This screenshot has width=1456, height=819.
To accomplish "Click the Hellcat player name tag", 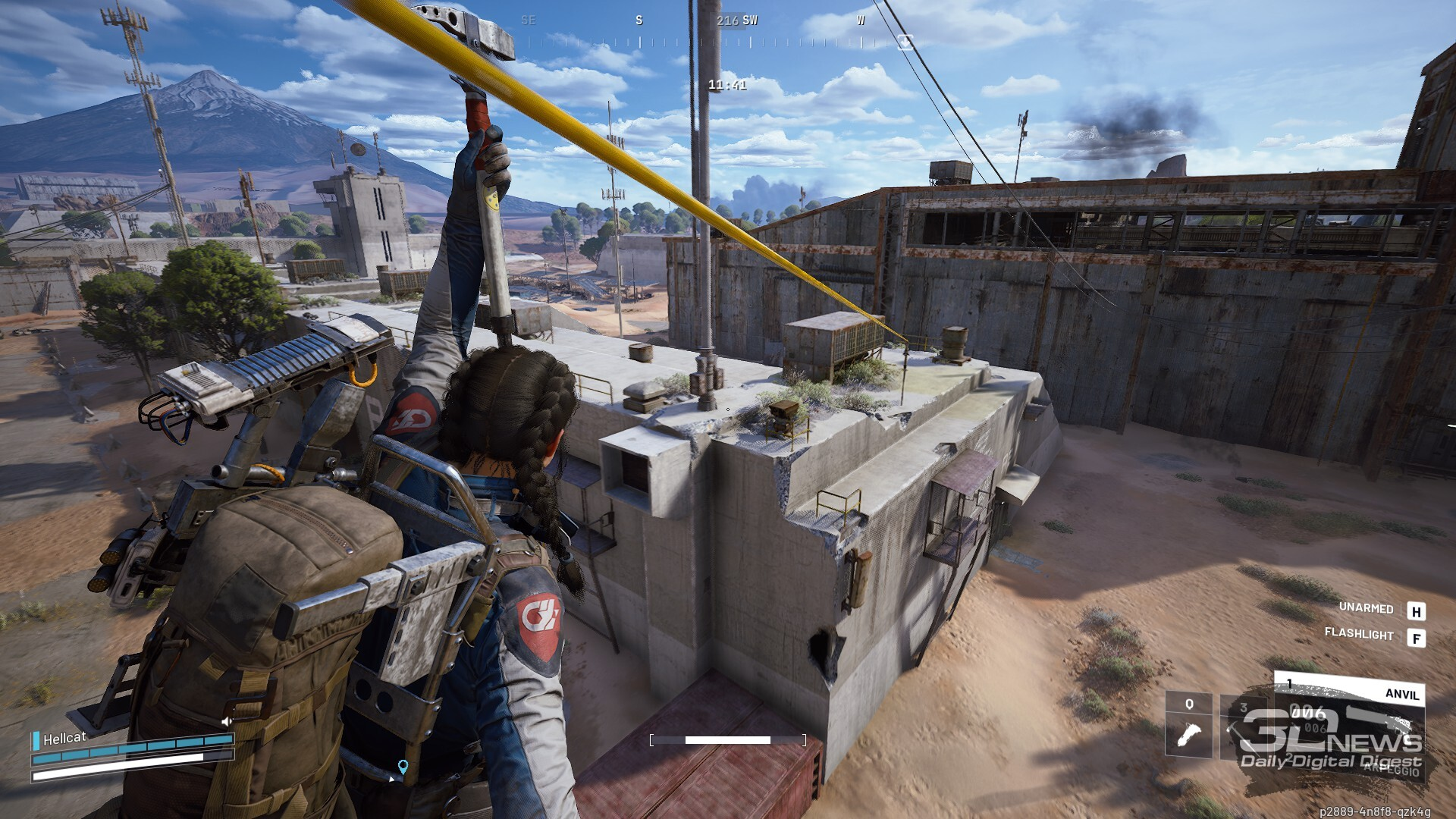I will tap(64, 738).
